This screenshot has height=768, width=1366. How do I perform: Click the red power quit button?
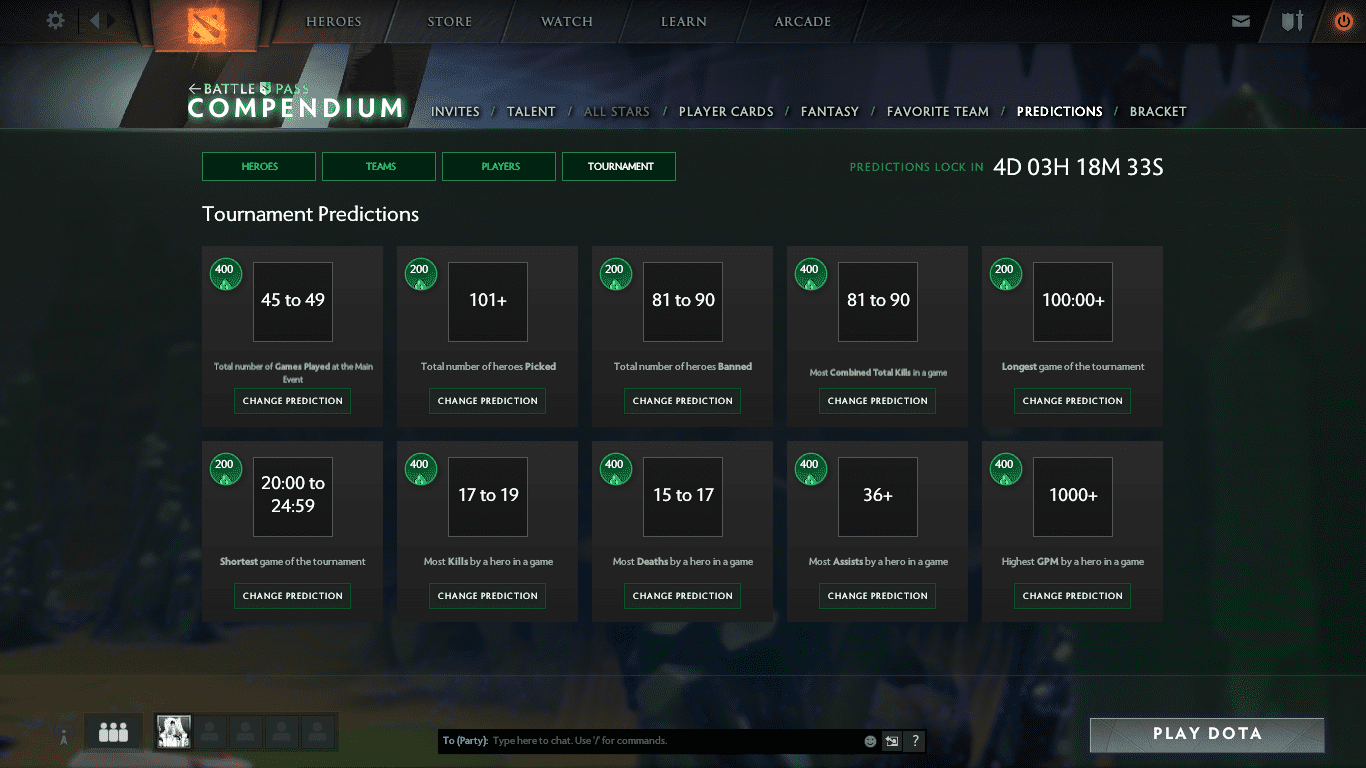pos(1343,21)
